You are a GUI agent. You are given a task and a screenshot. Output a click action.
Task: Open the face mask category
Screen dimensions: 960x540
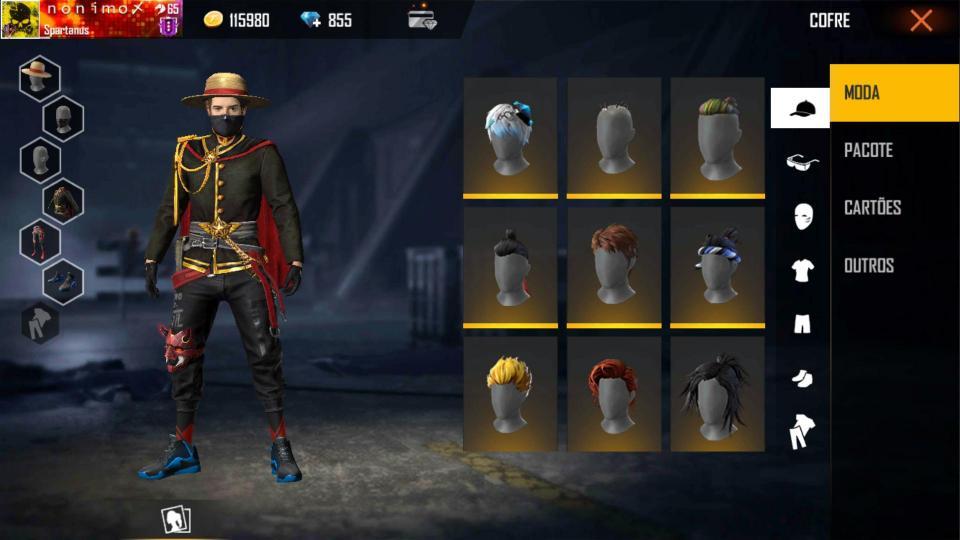click(x=802, y=216)
